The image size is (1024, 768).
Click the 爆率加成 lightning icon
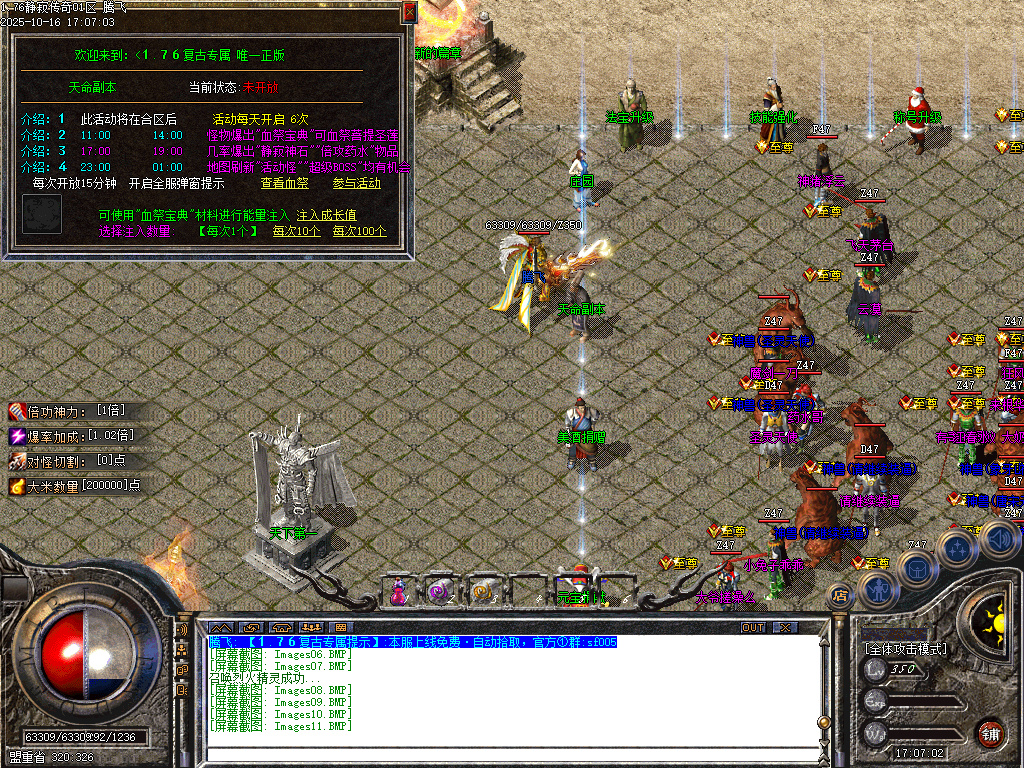[x=17, y=436]
